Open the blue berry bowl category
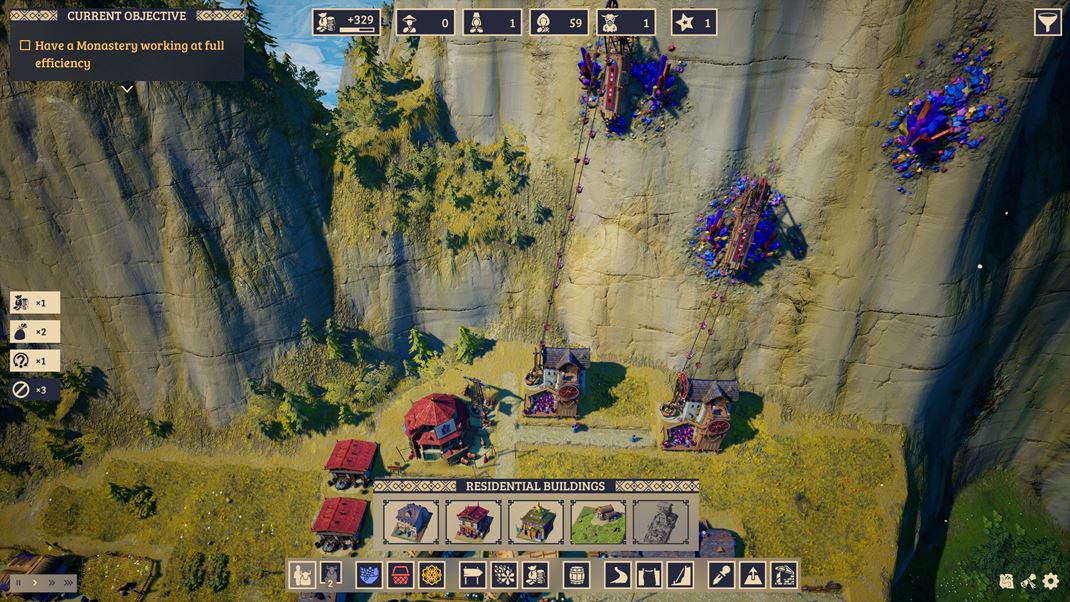 coord(369,575)
